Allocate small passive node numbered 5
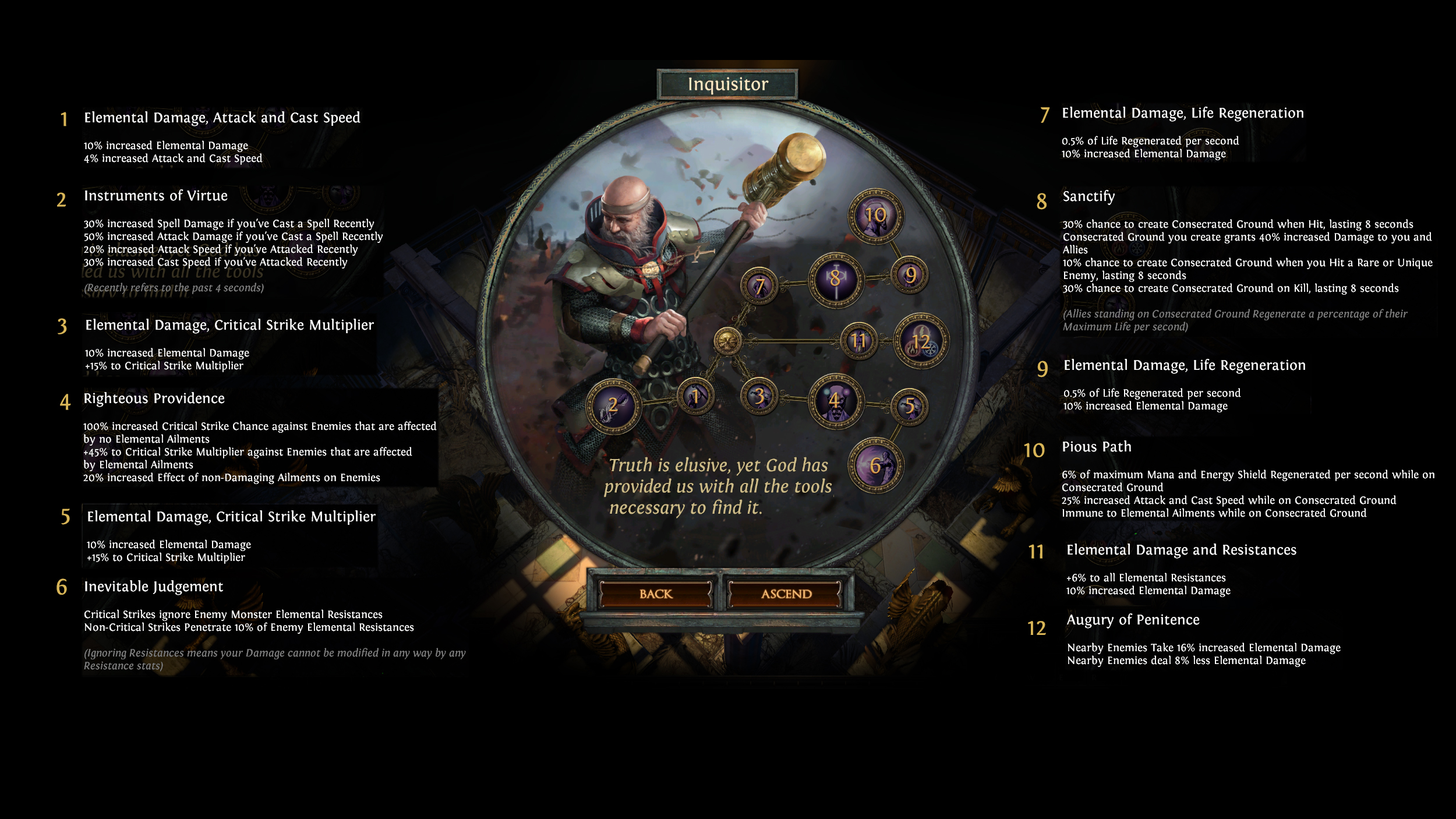The height and width of the screenshot is (819, 1456). 909,406
